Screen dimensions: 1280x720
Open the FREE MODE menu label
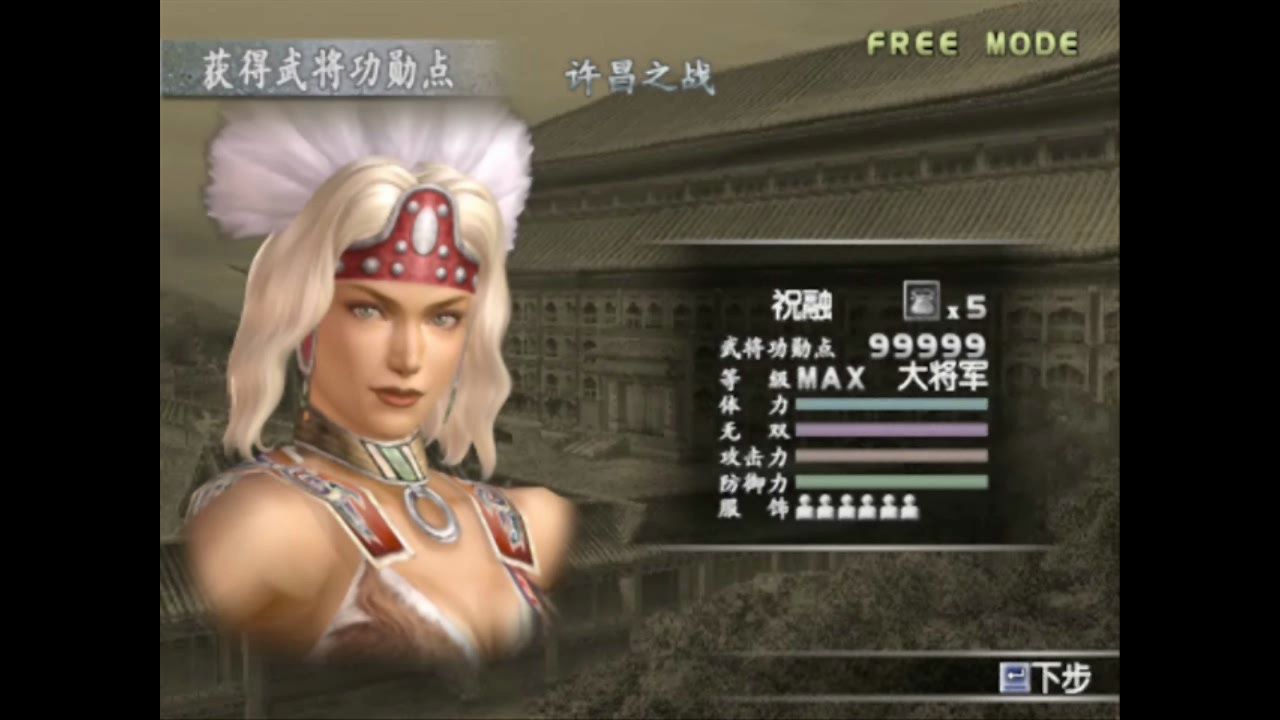click(x=972, y=43)
